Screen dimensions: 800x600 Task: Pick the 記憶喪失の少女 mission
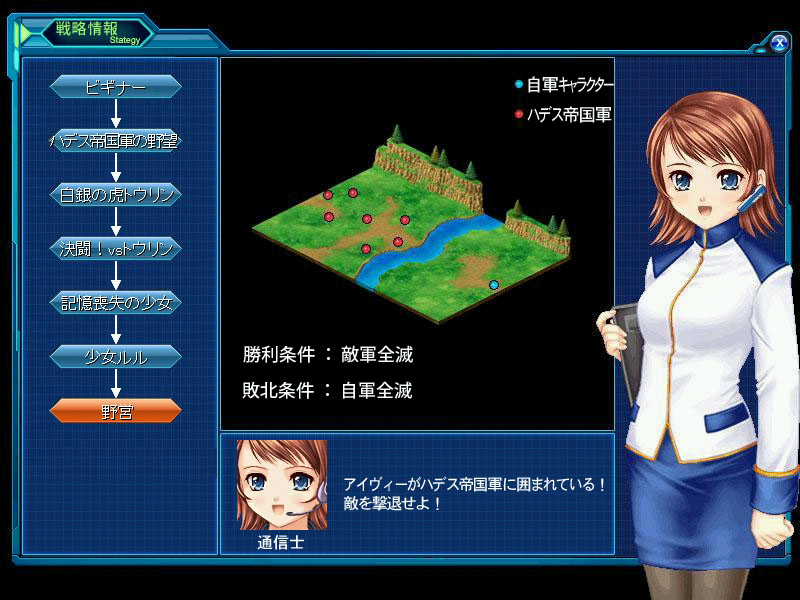pyautogui.click(x=116, y=302)
